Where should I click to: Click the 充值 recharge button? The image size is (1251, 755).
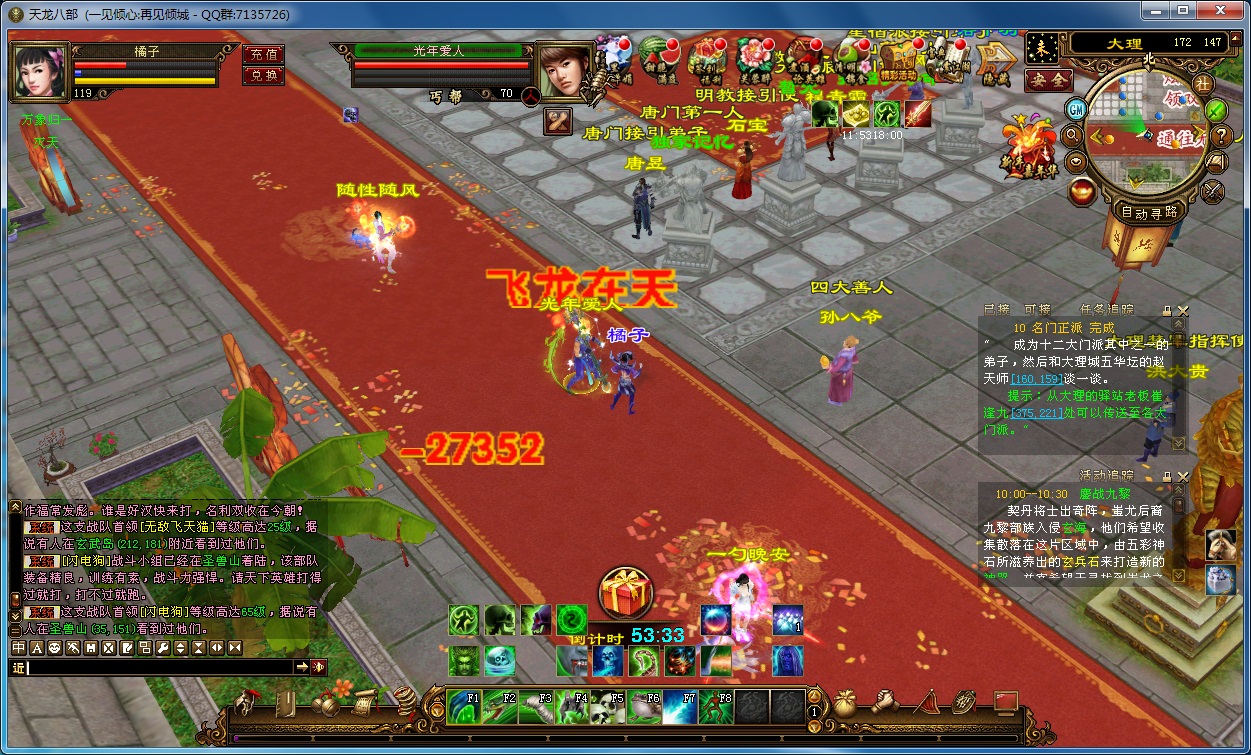(263, 54)
